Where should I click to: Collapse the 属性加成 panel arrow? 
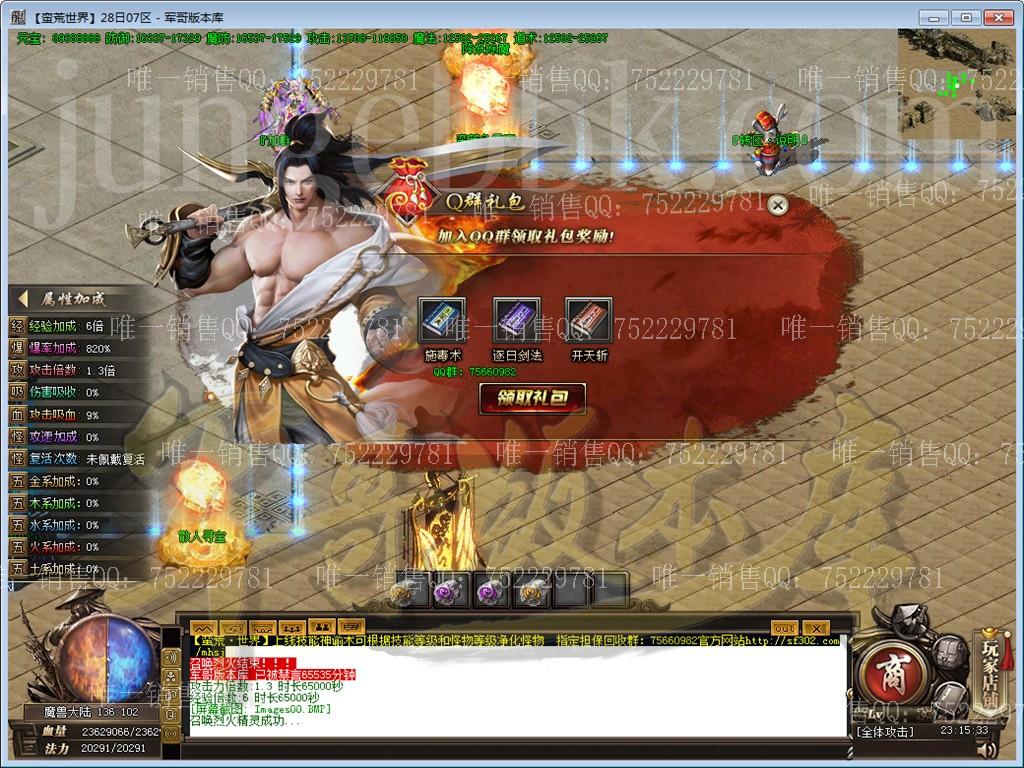click(x=23, y=299)
